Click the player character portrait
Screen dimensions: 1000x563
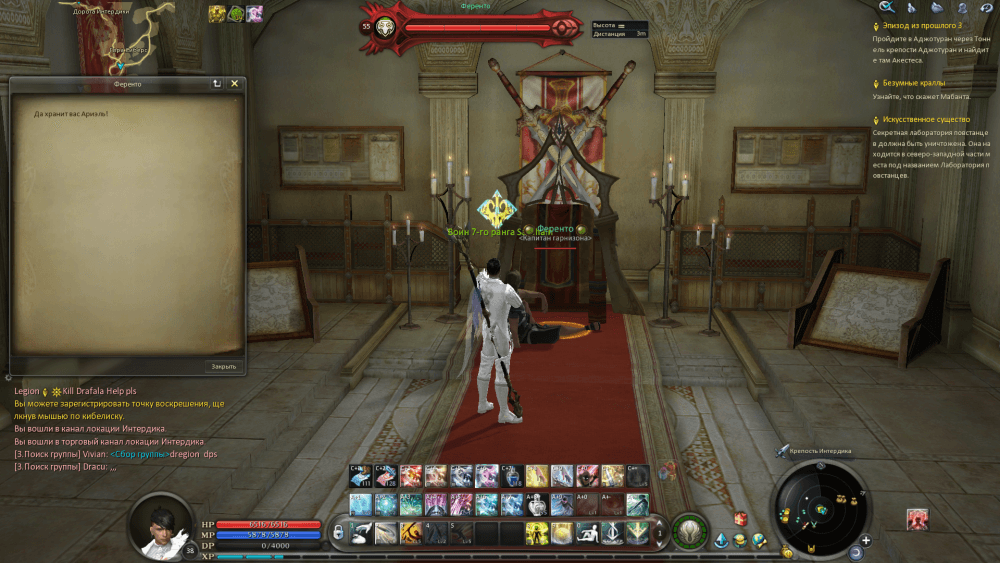[160, 526]
